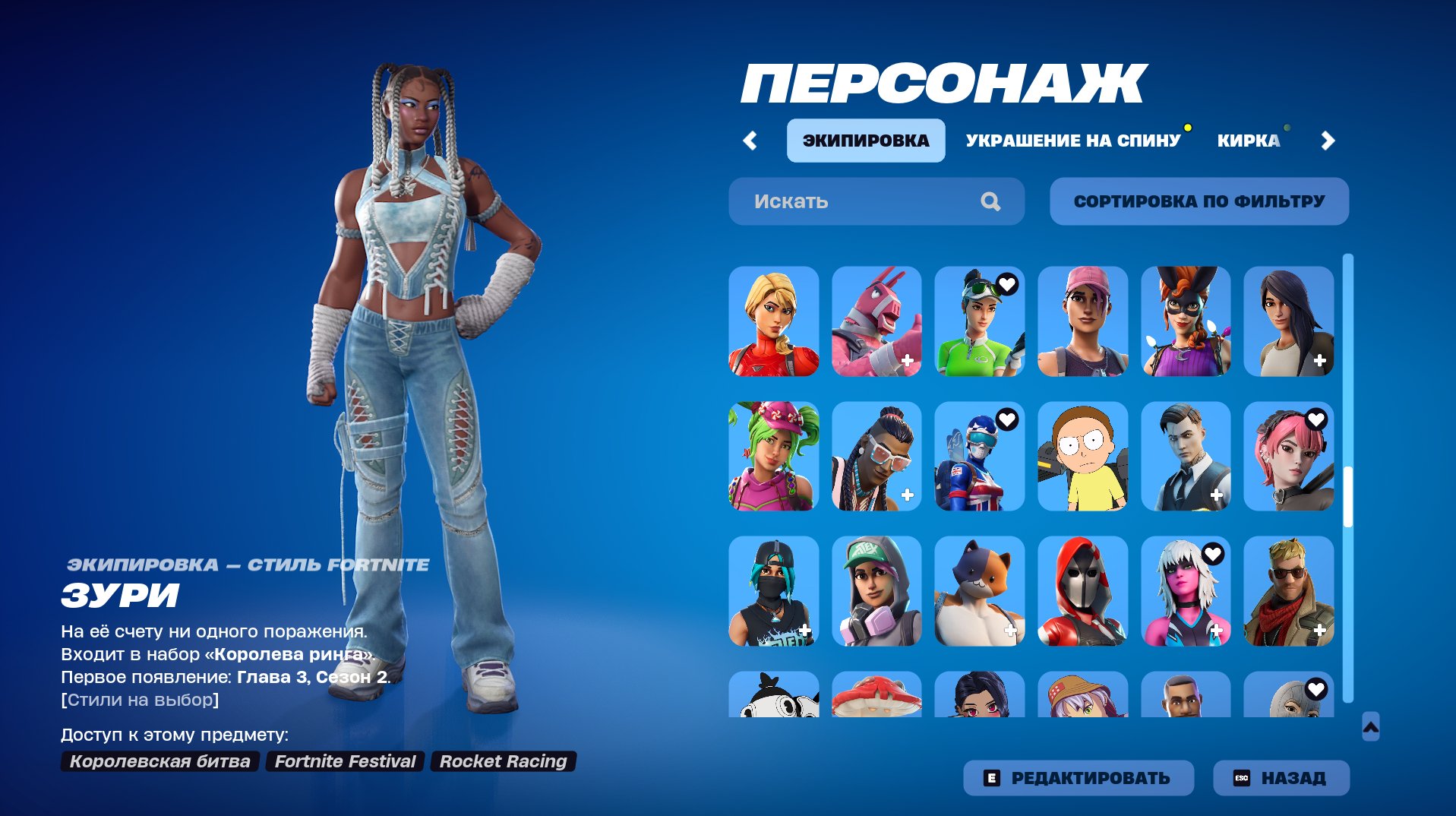Select the red masked skin in third row
The height and width of the screenshot is (816, 1456).
(x=1082, y=592)
